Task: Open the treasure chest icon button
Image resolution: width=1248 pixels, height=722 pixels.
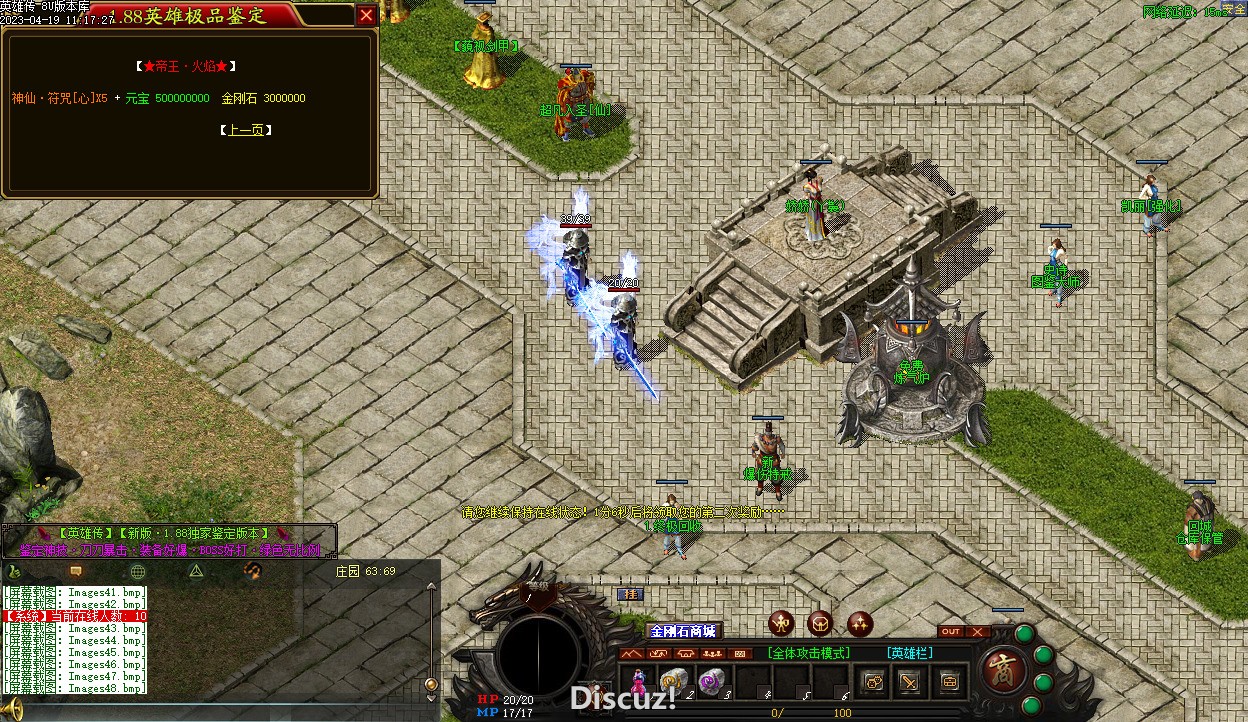Action: pyautogui.click(x=948, y=681)
